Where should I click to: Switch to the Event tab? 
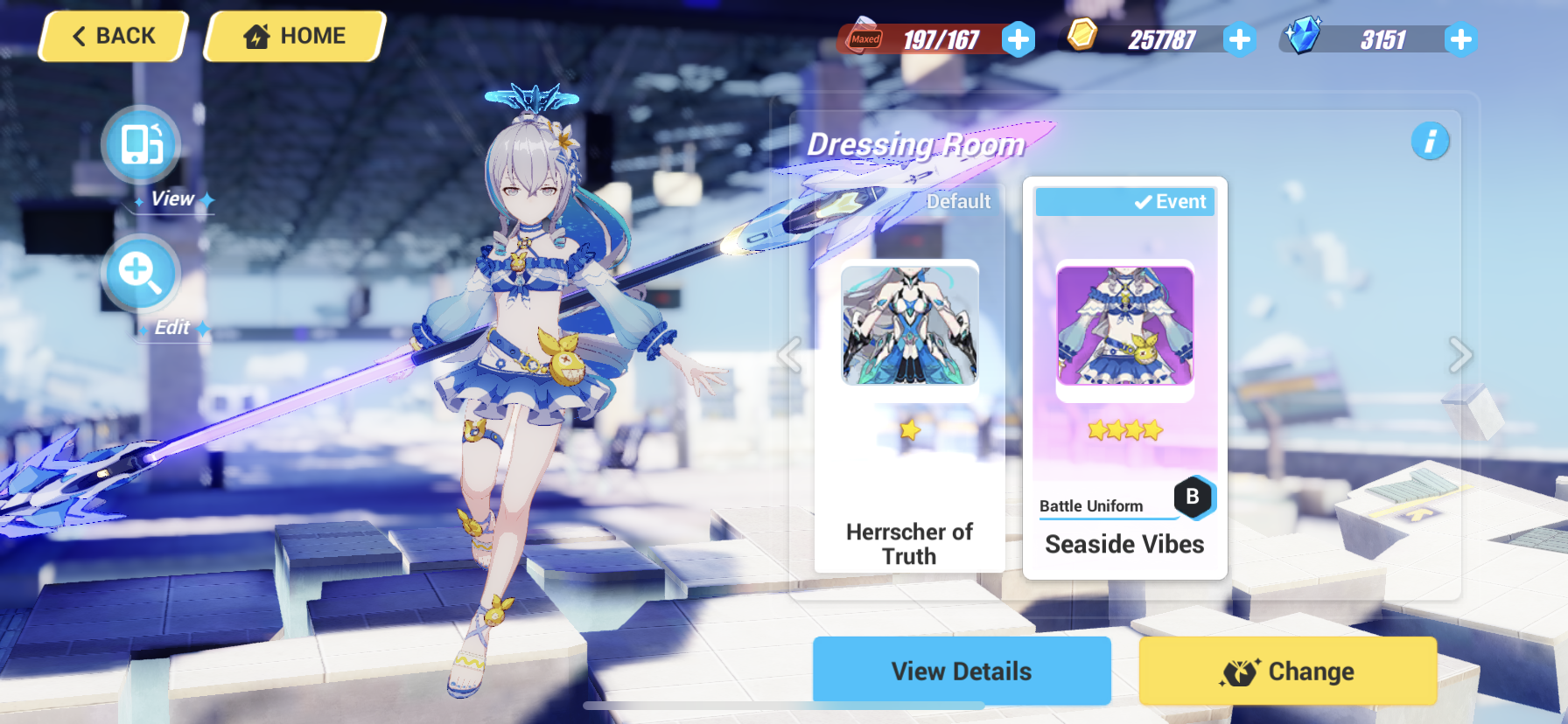click(x=1125, y=201)
